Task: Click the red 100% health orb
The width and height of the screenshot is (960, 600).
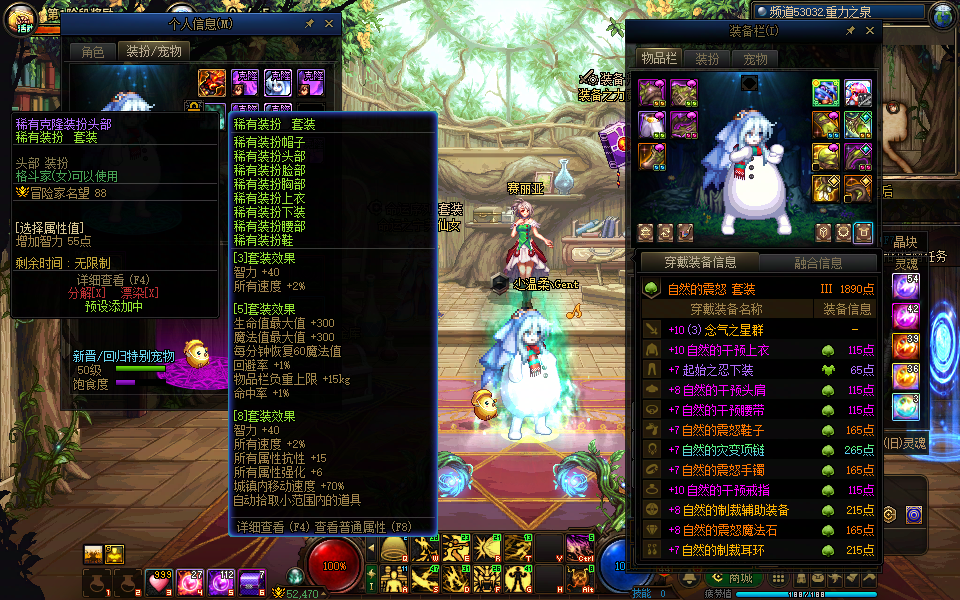Action: point(334,565)
